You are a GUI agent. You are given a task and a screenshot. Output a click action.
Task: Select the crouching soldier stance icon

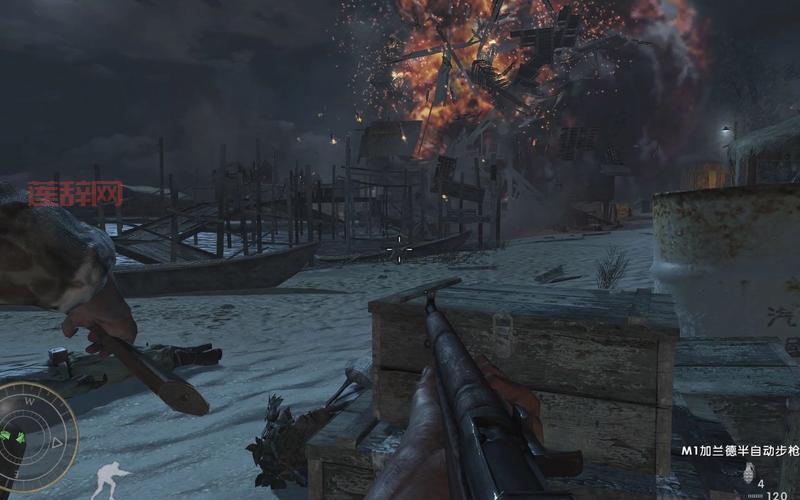click(x=109, y=480)
